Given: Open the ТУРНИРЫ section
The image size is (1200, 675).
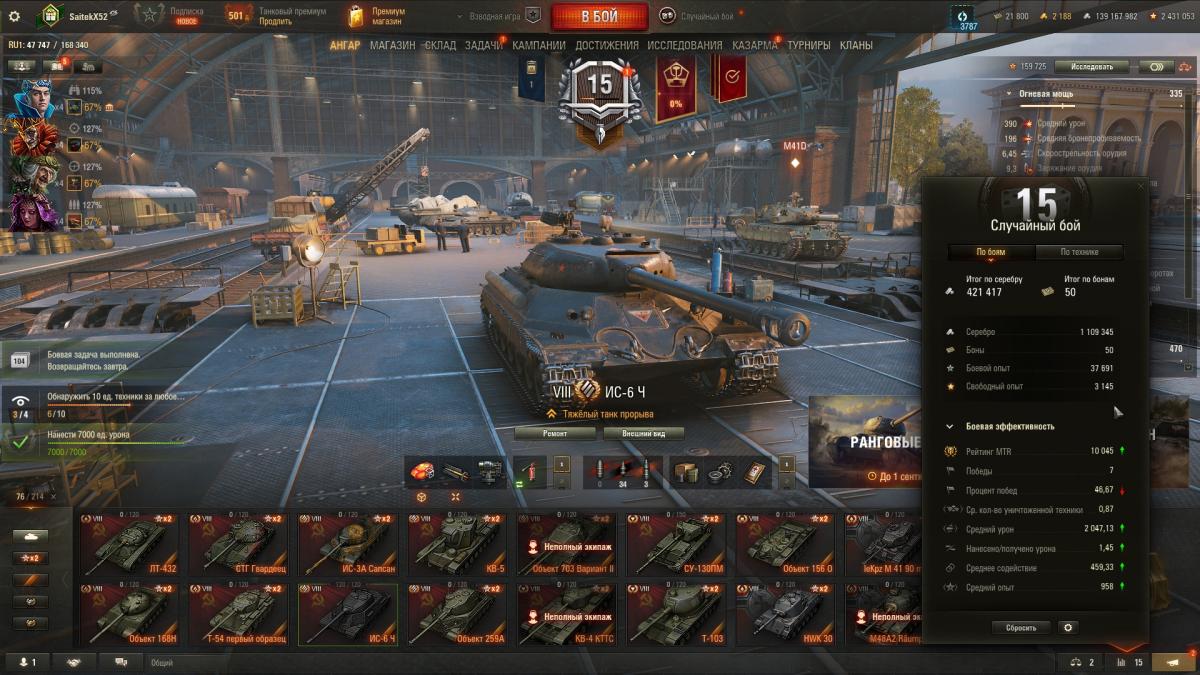Looking at the screenshot, I should click(x=809, y=45).
